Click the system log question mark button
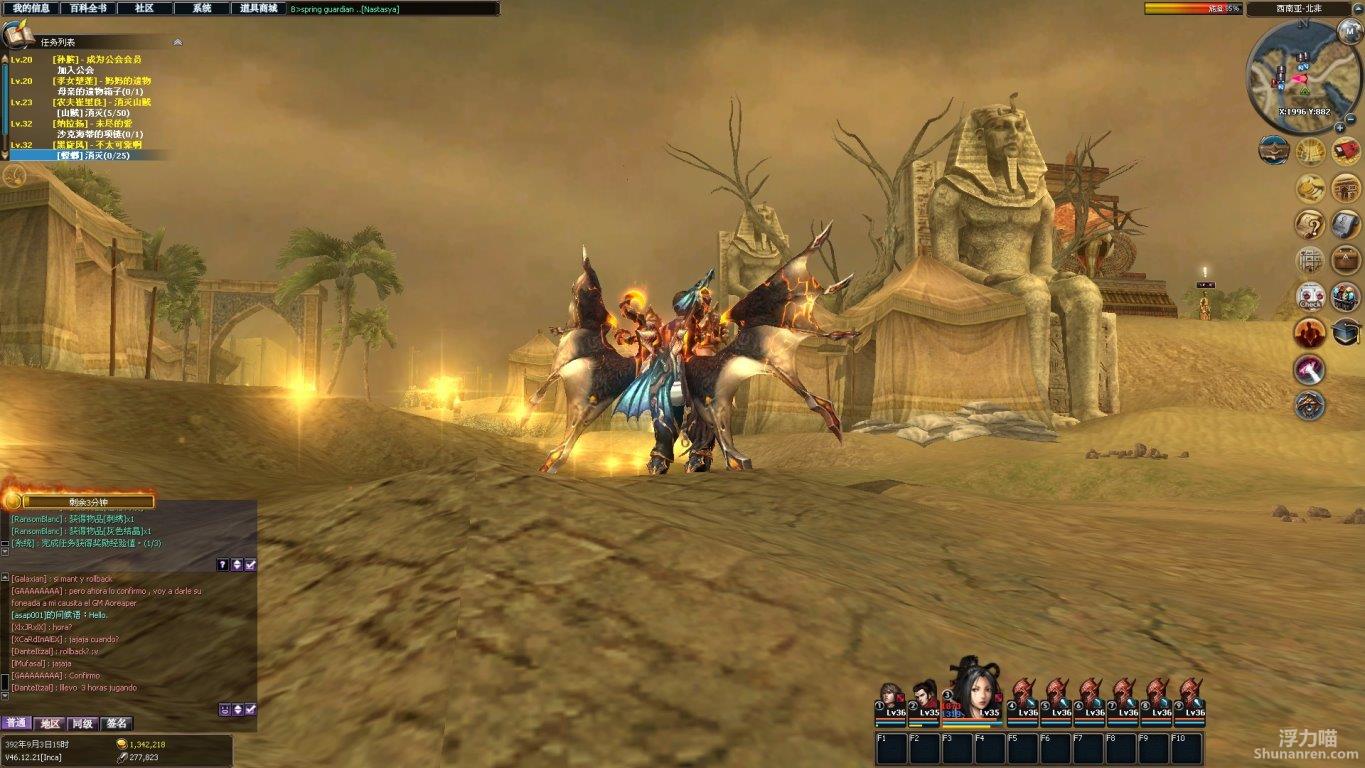 tap(223, 565)
